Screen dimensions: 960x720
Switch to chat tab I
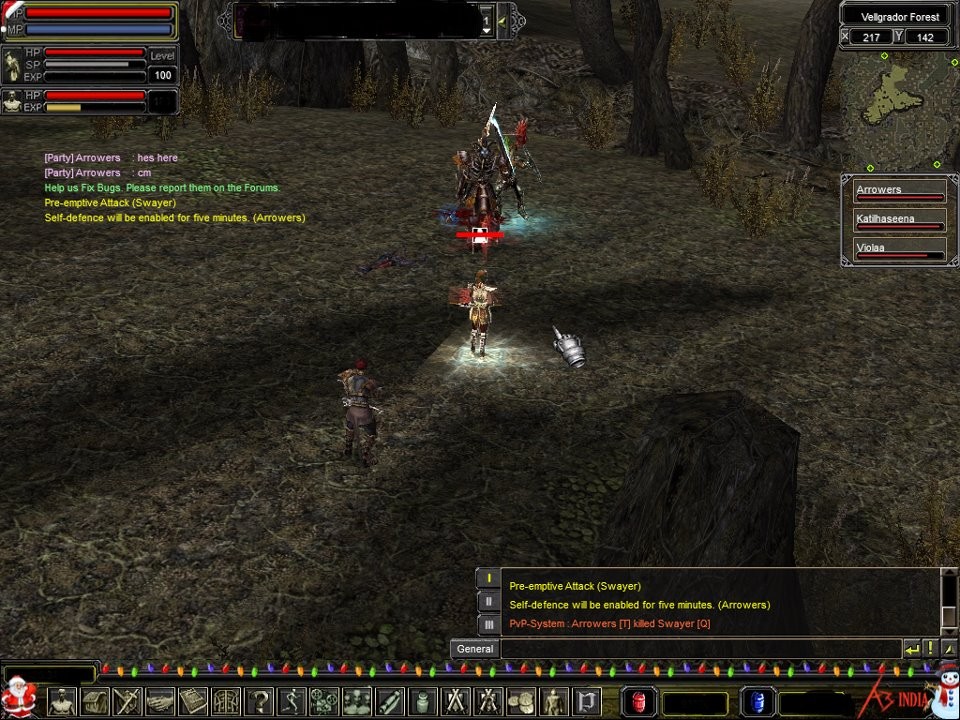pyautogui.click(x=488, y=578)
